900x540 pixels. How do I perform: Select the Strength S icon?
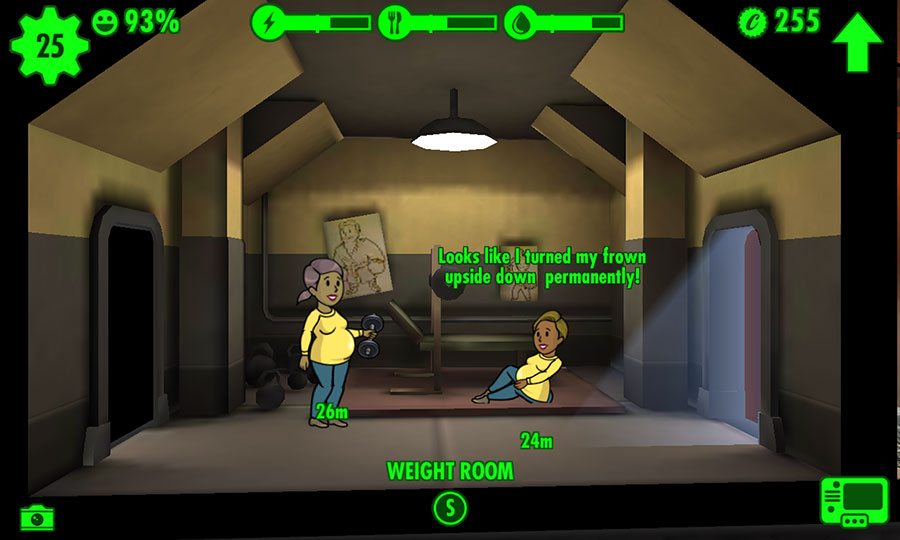(450, 508)
